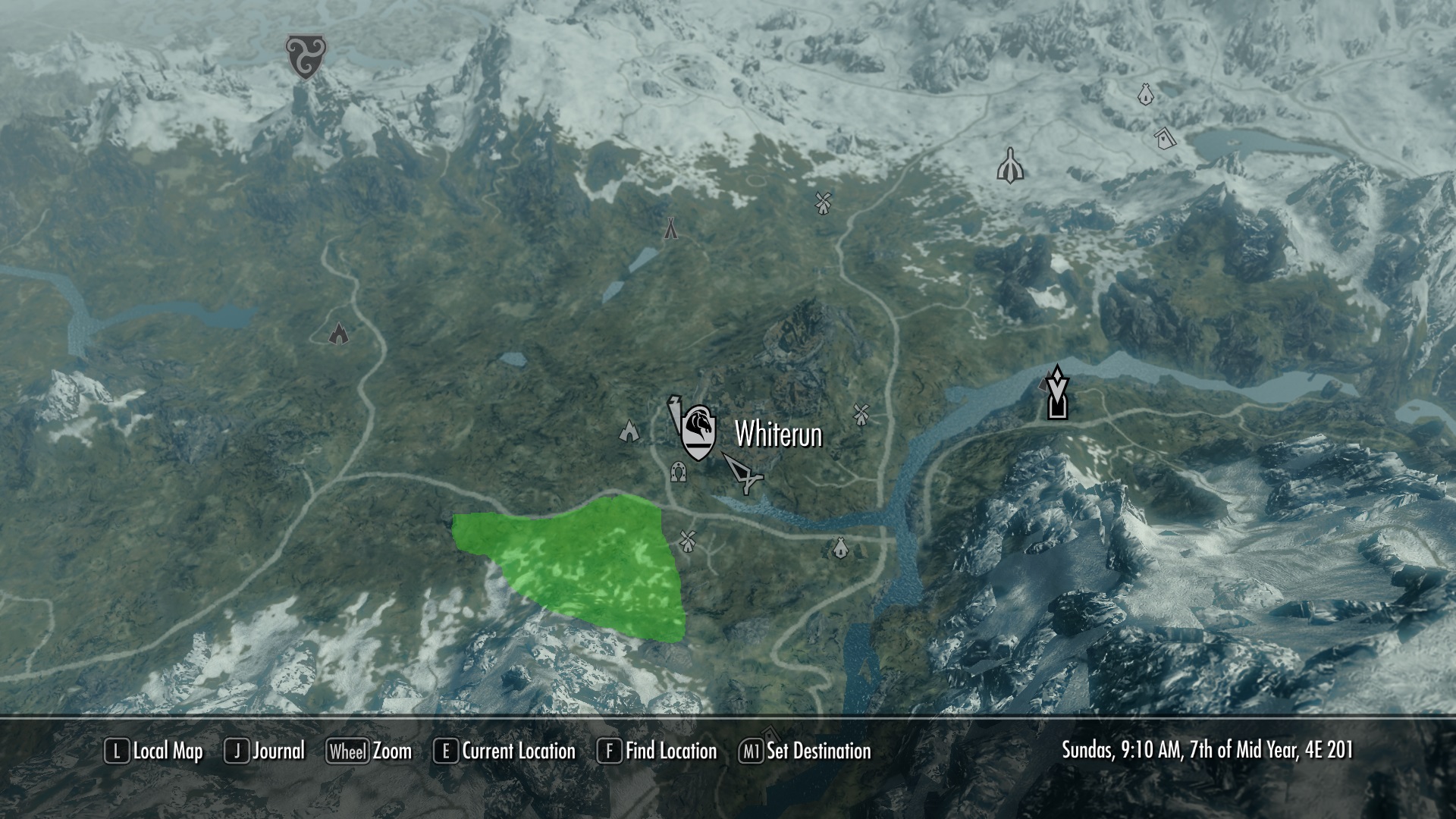The height and width of the screenshot is (819, 1456).
Task: Open the Local Map view
Action: coord(154,752)
